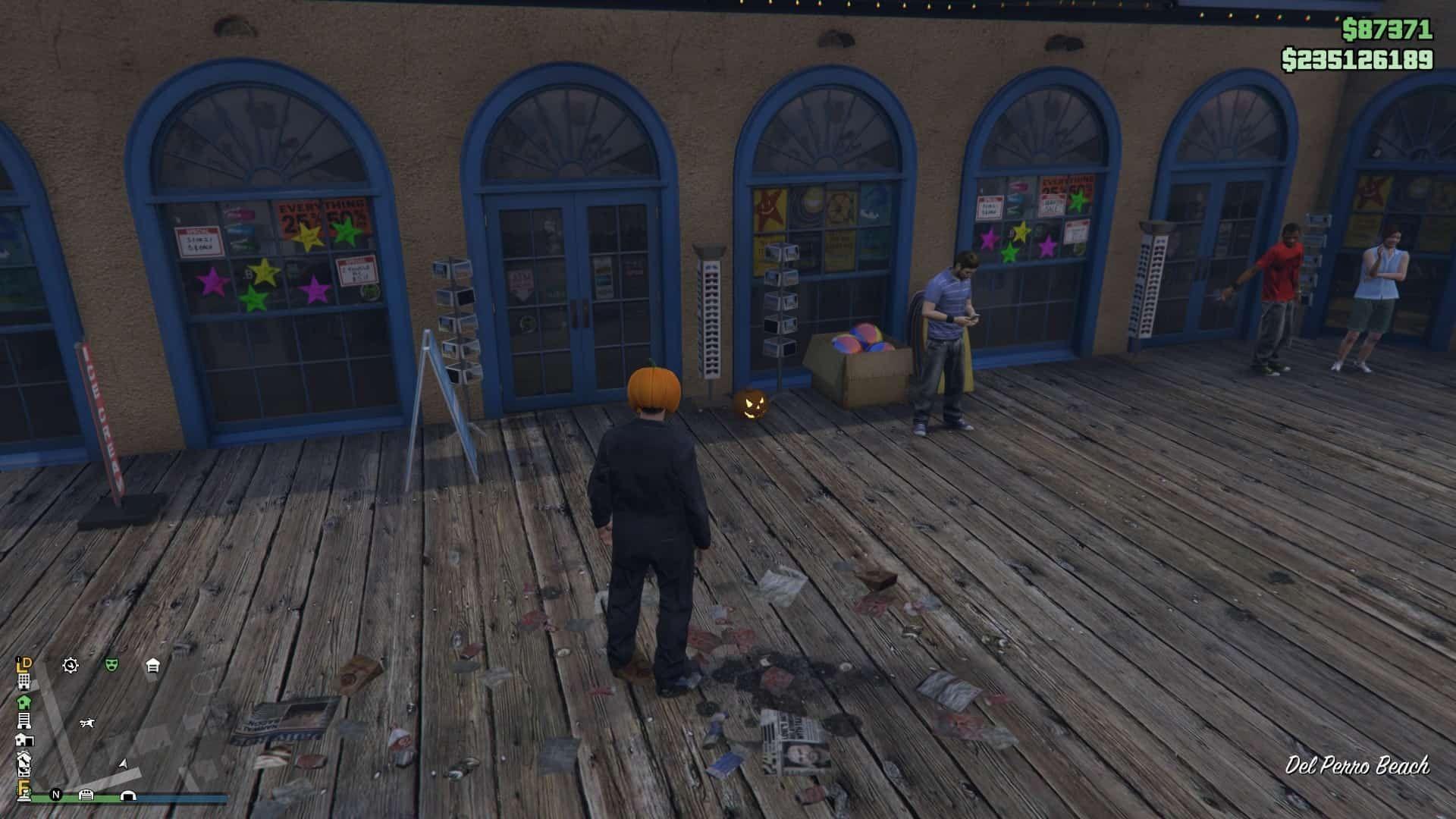Select the north N compass marker
1456x819 pixels.
point(55,795)
